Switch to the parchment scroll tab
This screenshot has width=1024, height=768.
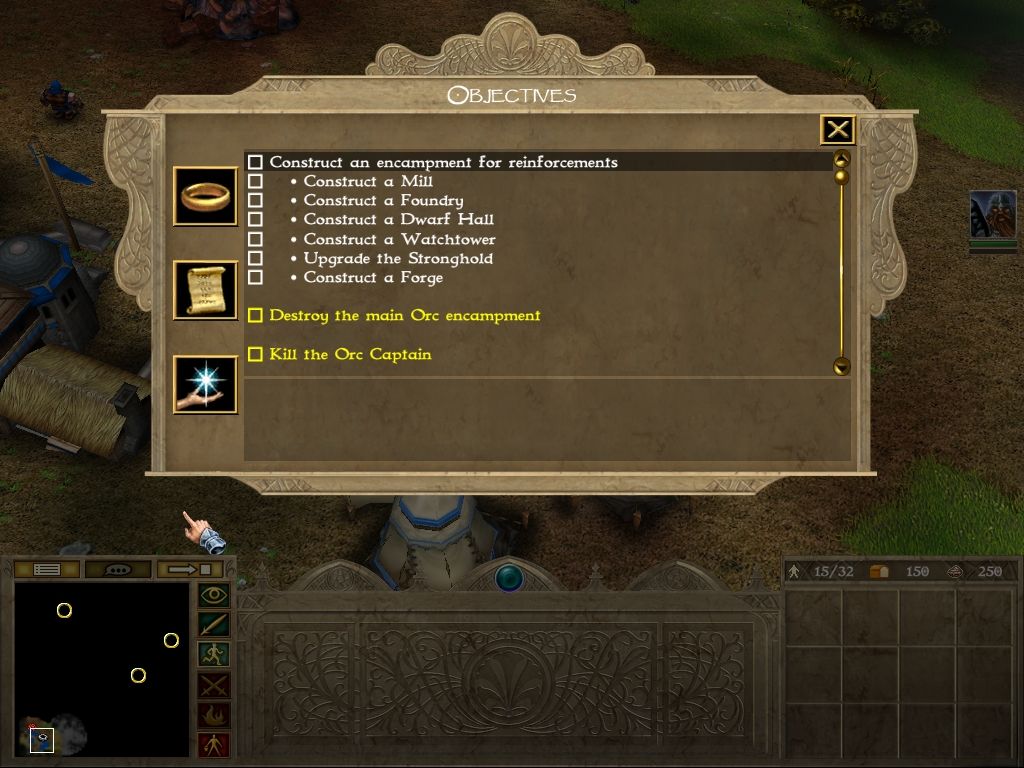205,290
